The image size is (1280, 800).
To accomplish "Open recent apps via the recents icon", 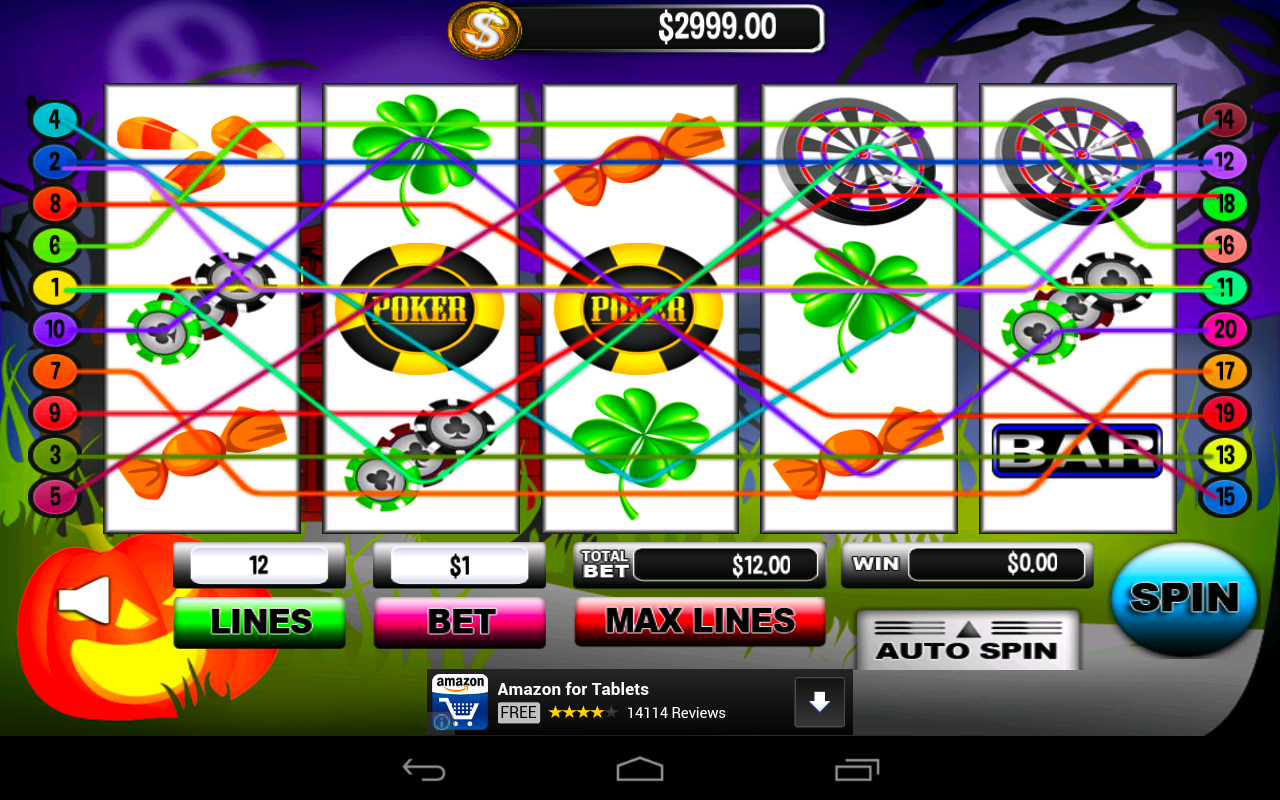I will tap(855, 769).
